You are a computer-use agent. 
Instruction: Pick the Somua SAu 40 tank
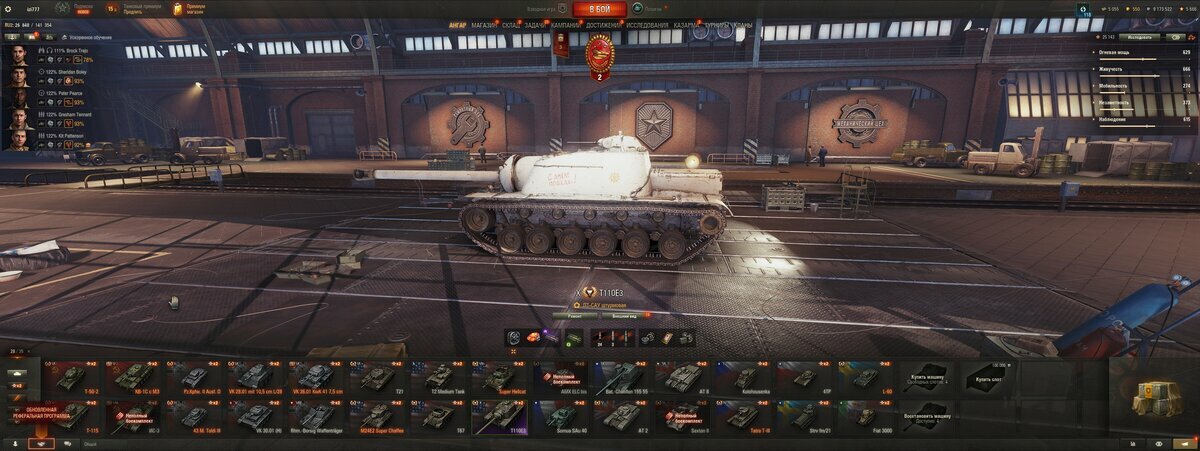563,415
